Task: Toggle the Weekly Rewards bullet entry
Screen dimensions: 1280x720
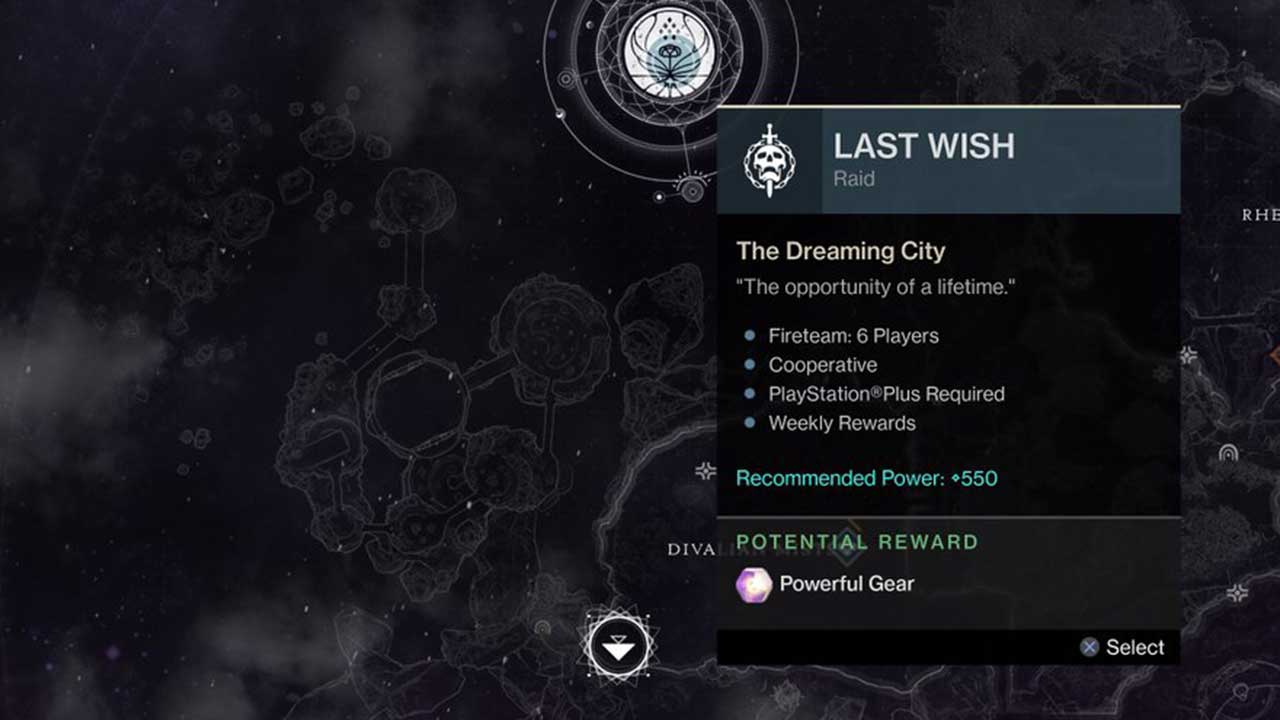Action: point(840,423)
